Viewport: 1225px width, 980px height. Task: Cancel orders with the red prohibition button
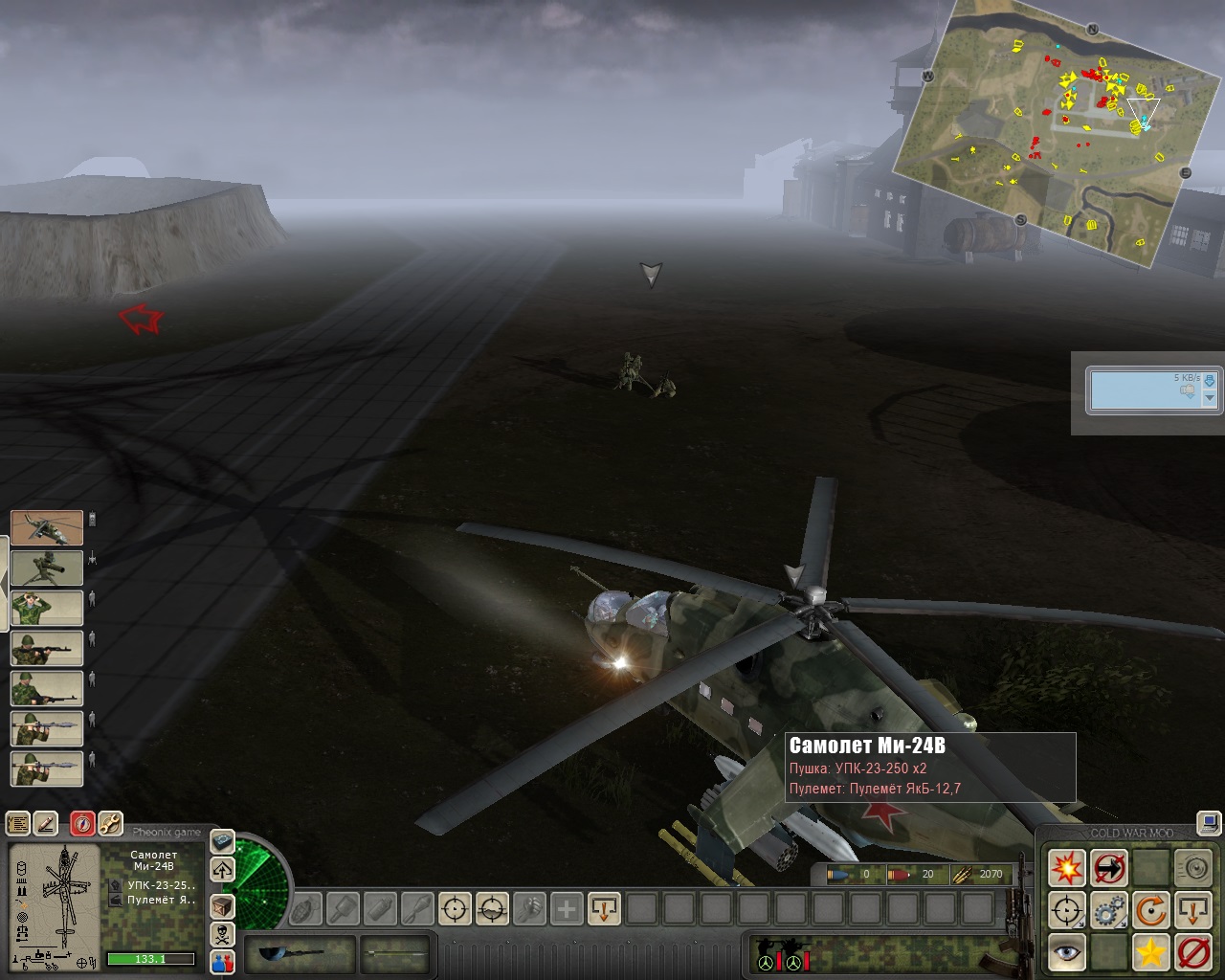[1193, 952]
